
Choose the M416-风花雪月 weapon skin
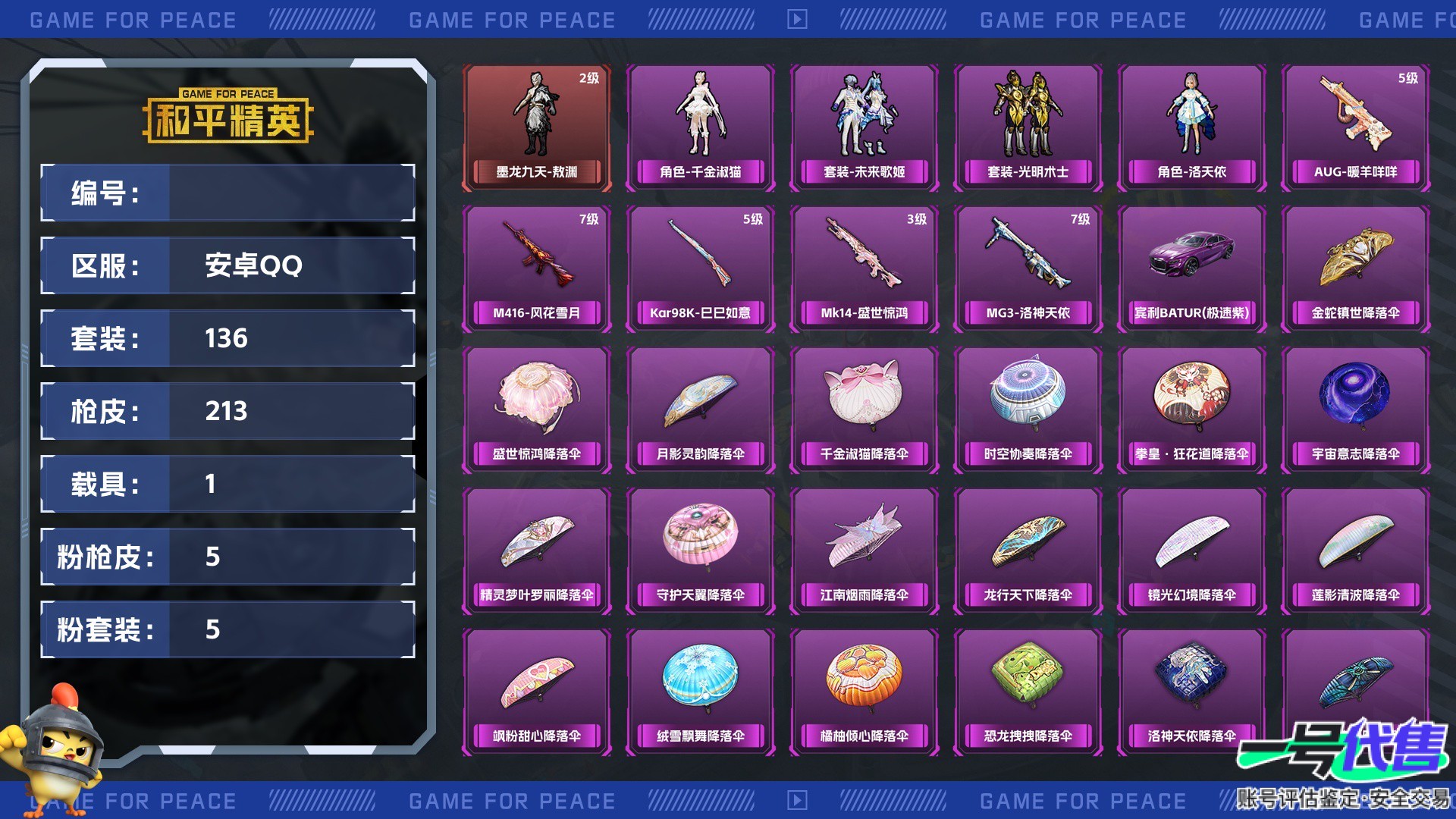click(537, 268)
